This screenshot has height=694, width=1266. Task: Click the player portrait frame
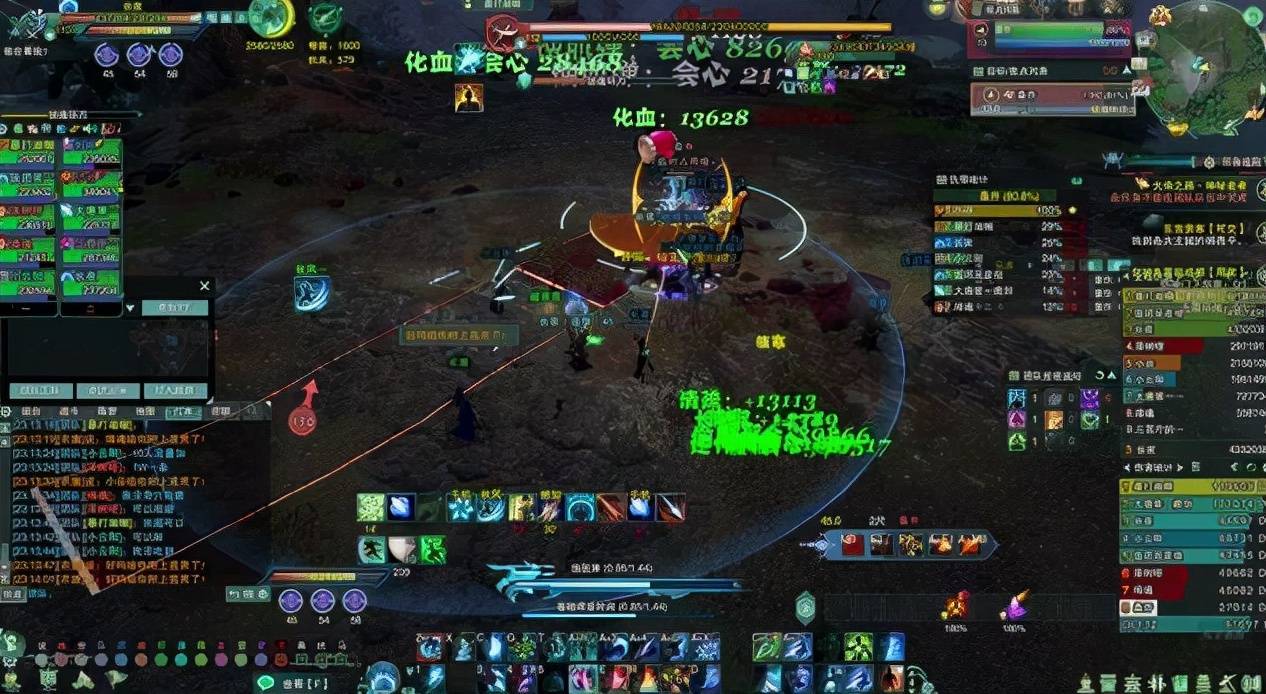30,22
